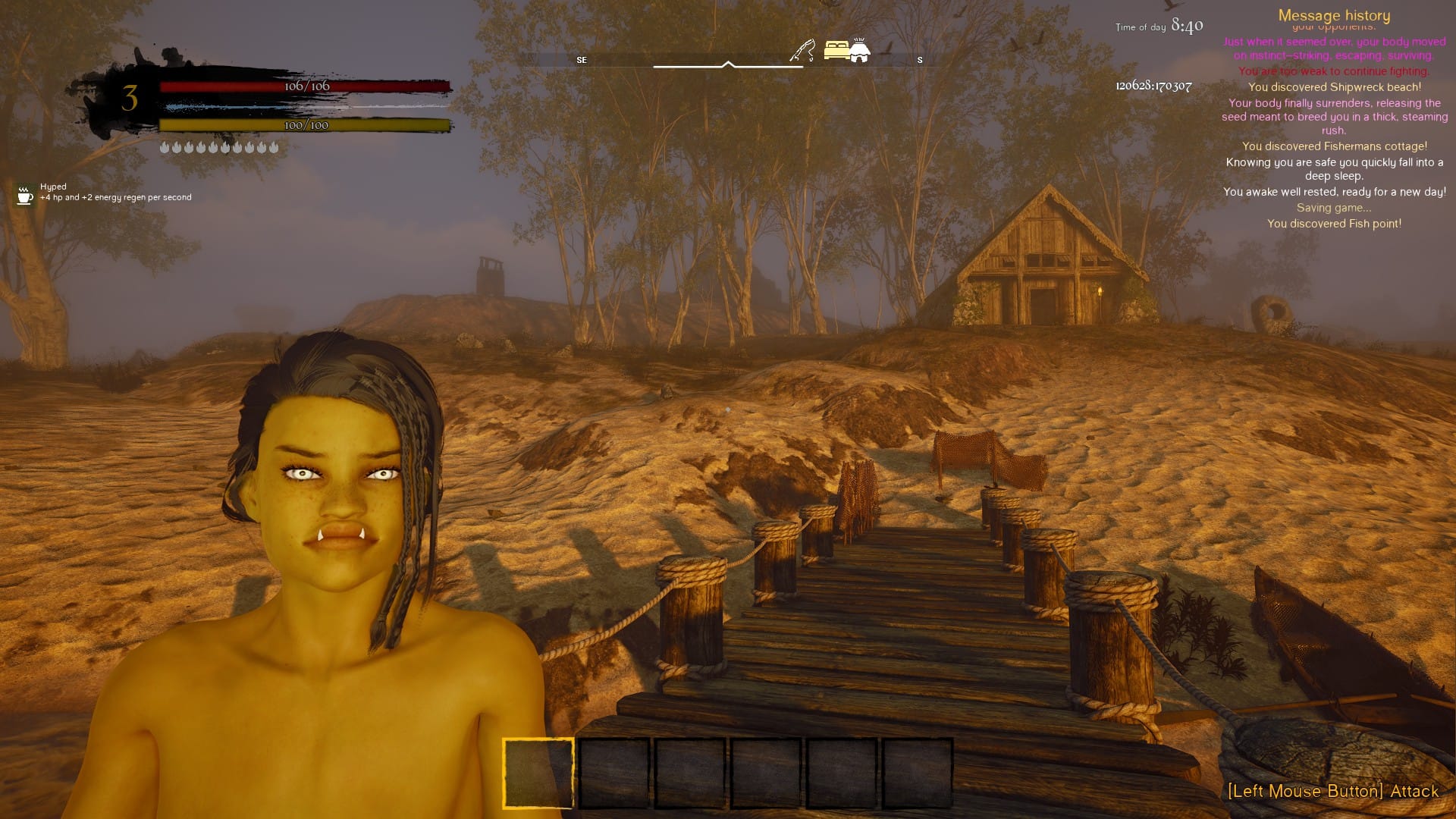Click the level 3 badge
This screenshot has height=819, width=1456.
tap(130, 99)
